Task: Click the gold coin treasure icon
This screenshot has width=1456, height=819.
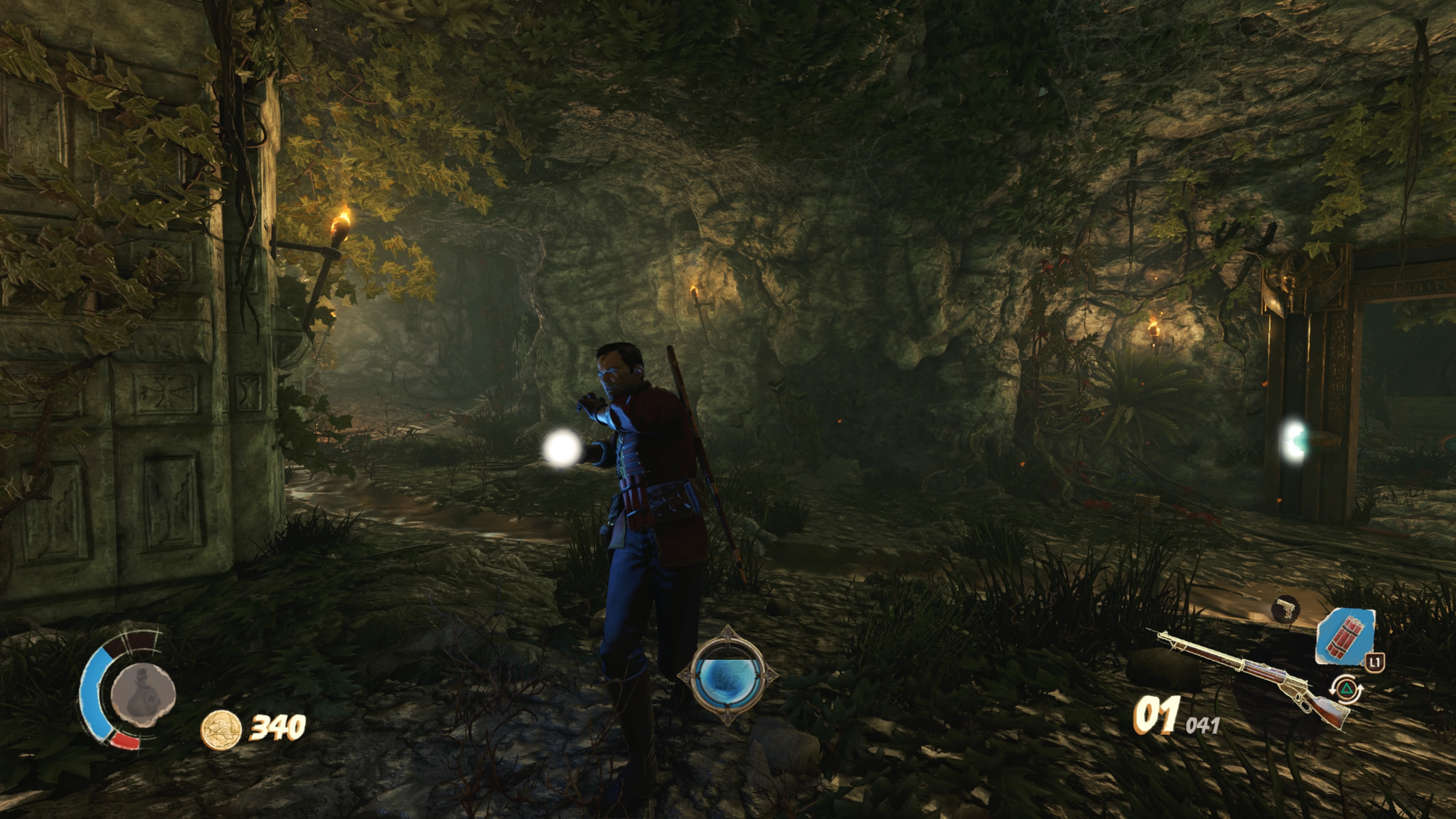Action: point(221,730)
